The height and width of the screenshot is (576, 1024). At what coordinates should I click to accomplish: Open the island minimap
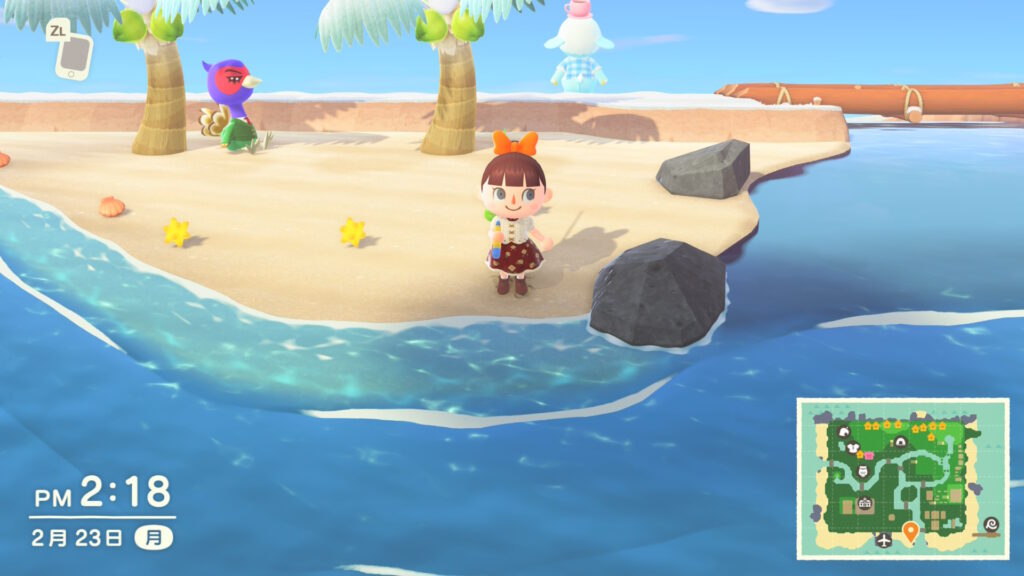[x=902, y=478]
